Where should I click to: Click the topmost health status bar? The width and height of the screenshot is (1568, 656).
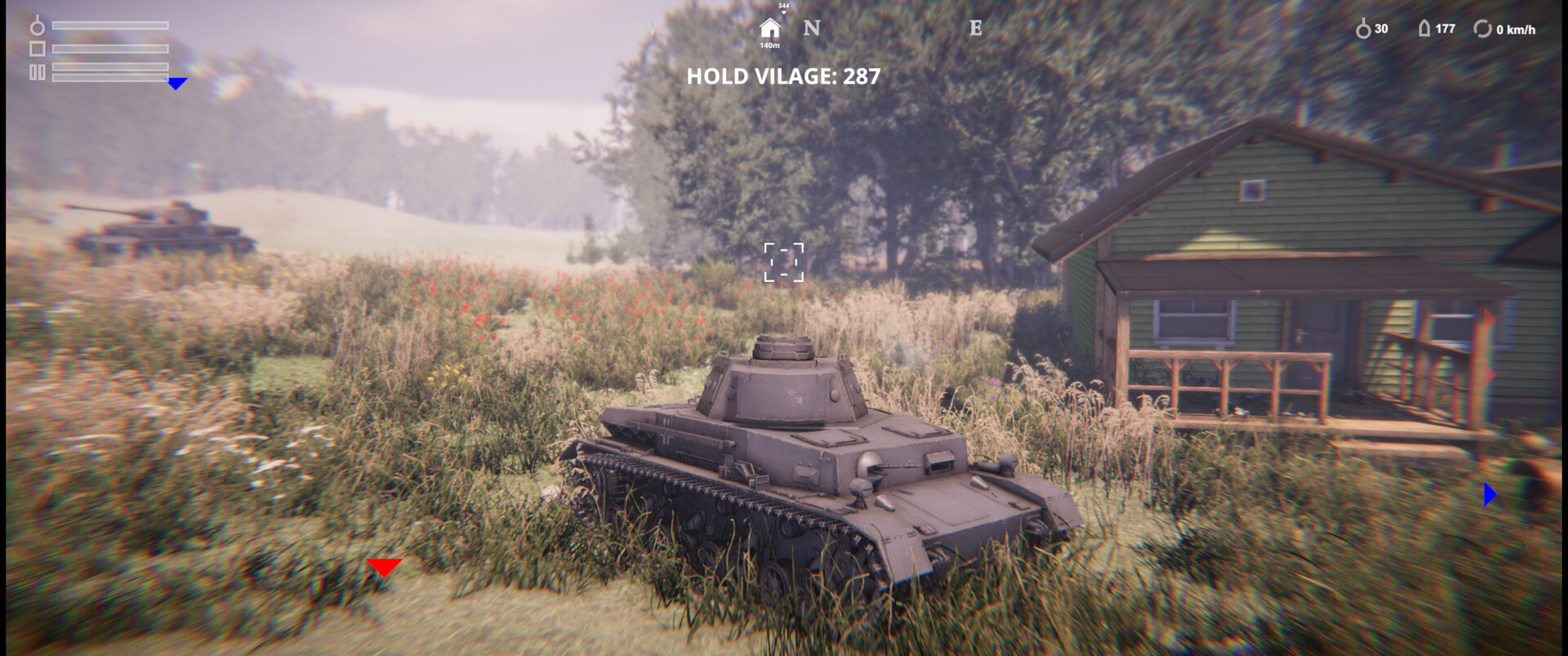tap(109, 25)
